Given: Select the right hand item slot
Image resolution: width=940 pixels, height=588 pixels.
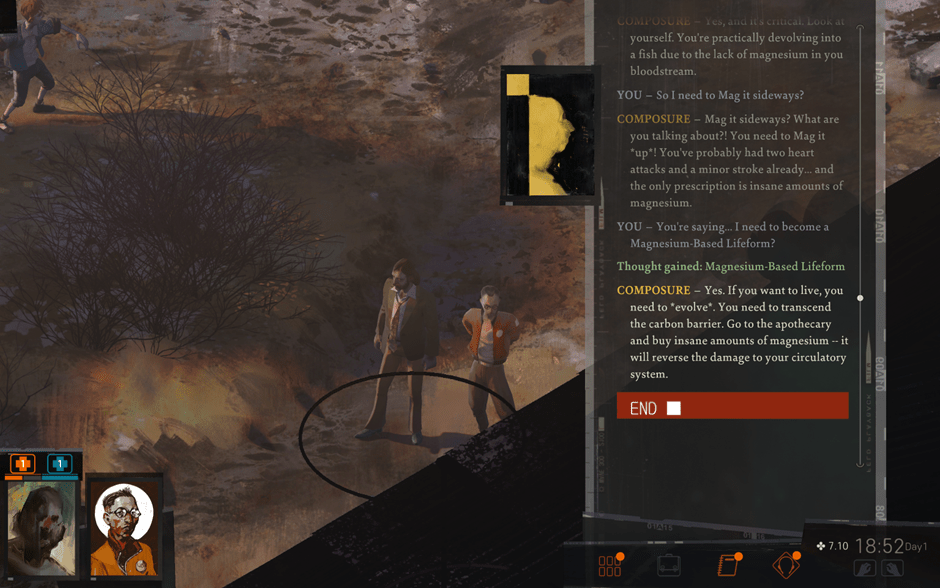Looking at the screenshot, I should click(x=893, y=569).
